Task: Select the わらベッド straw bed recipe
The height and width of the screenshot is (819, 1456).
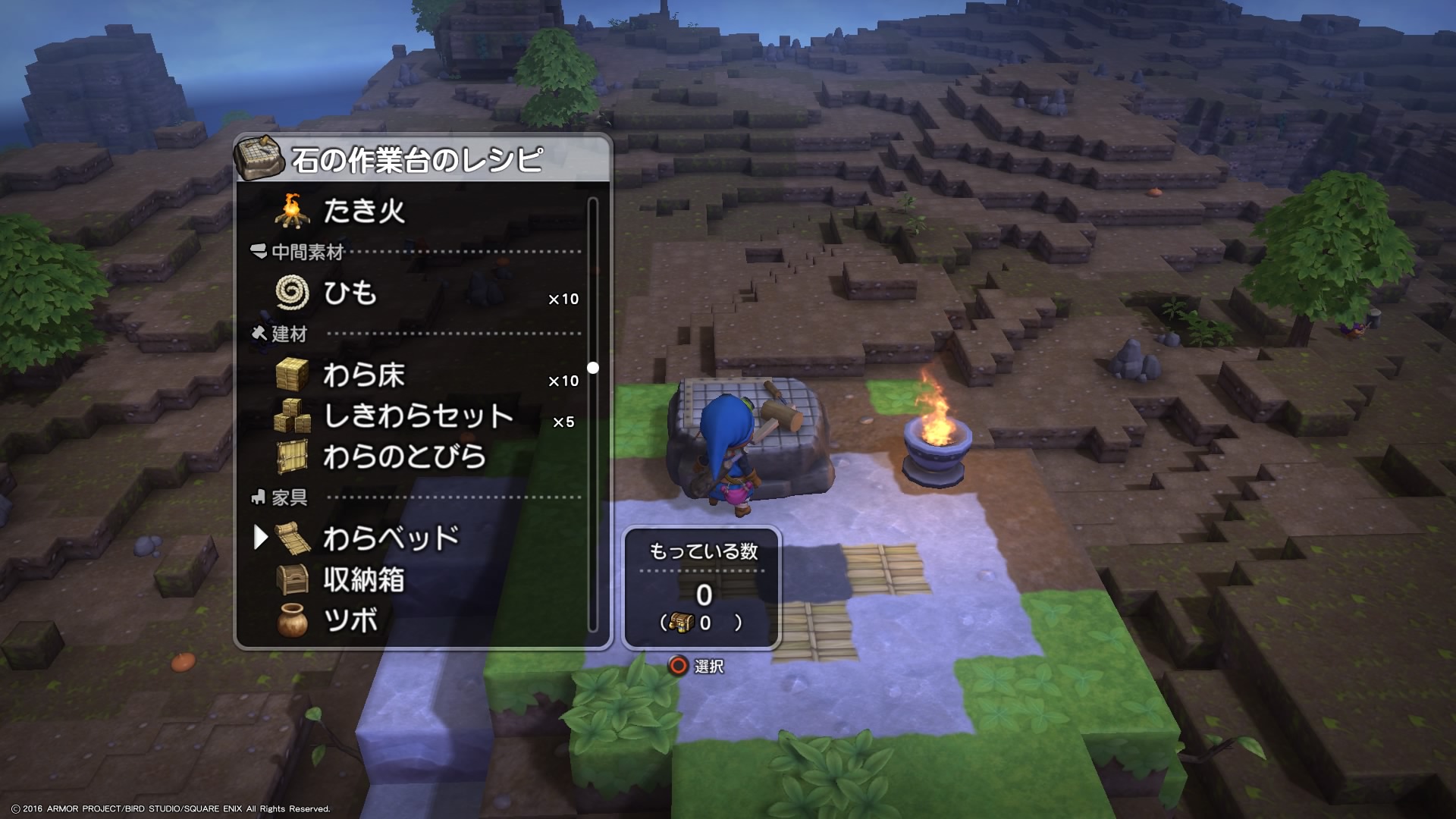Action: point(391,538)
